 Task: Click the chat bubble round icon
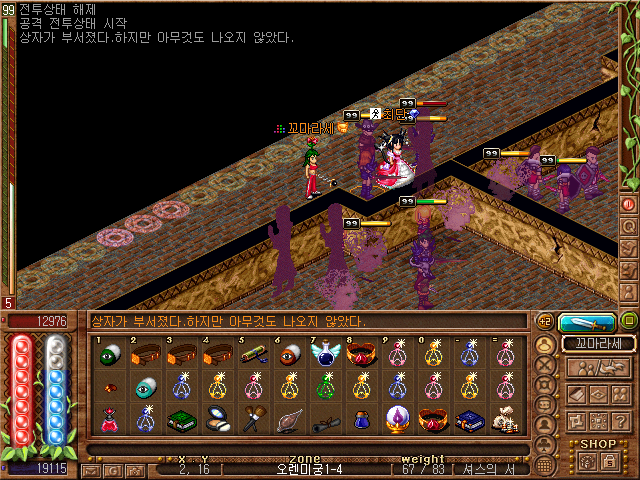click(x=546, y=404)
